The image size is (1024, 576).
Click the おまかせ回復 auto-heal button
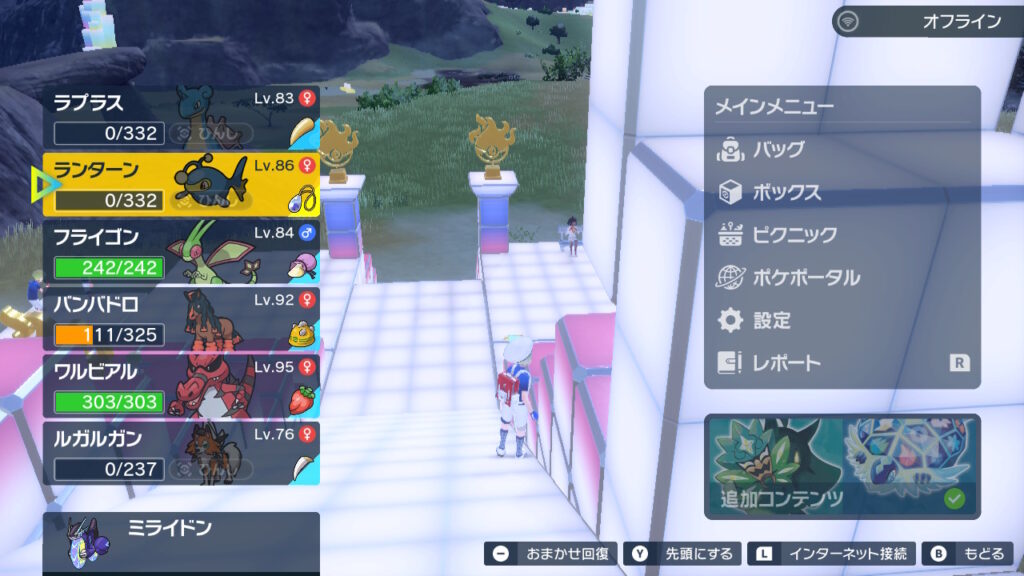tap(549, 553)
